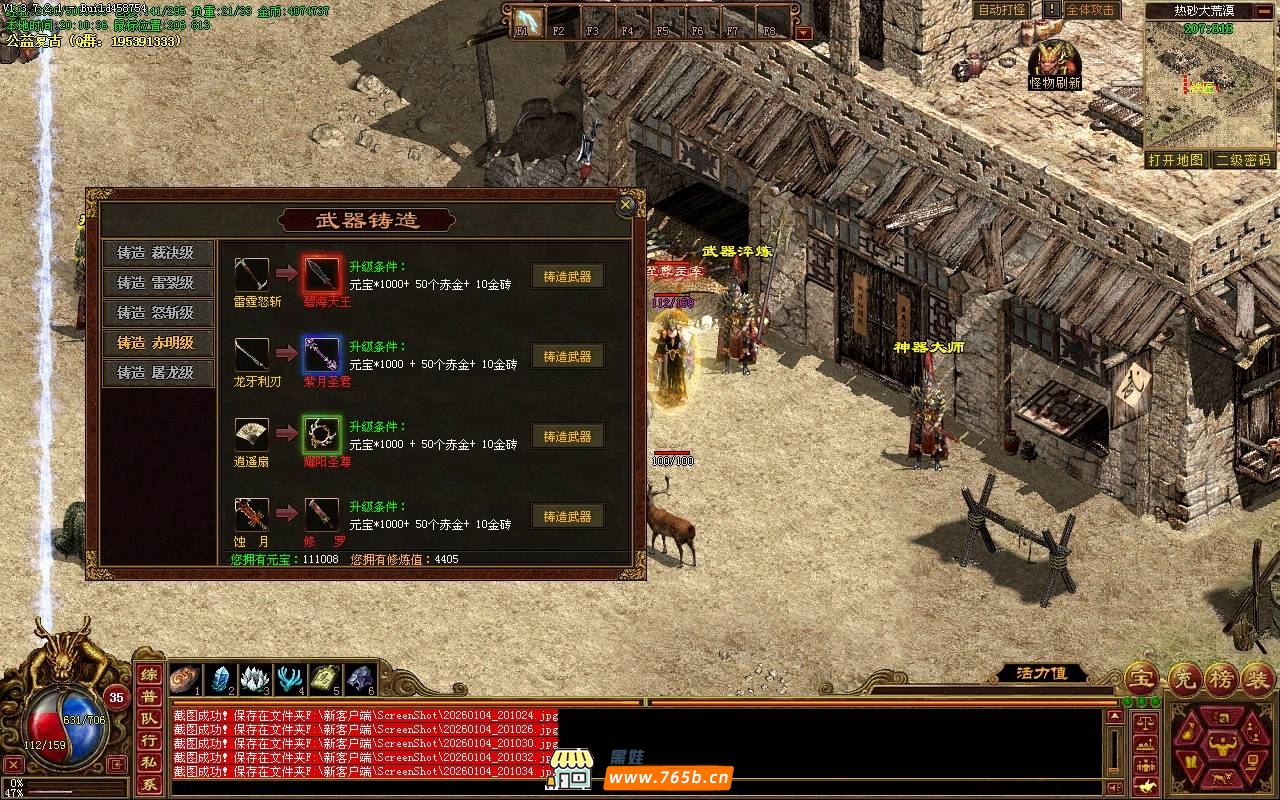1280x800 pixels.
Task: Forge the 碧海天王 weapon
Action: click(567, 277)
